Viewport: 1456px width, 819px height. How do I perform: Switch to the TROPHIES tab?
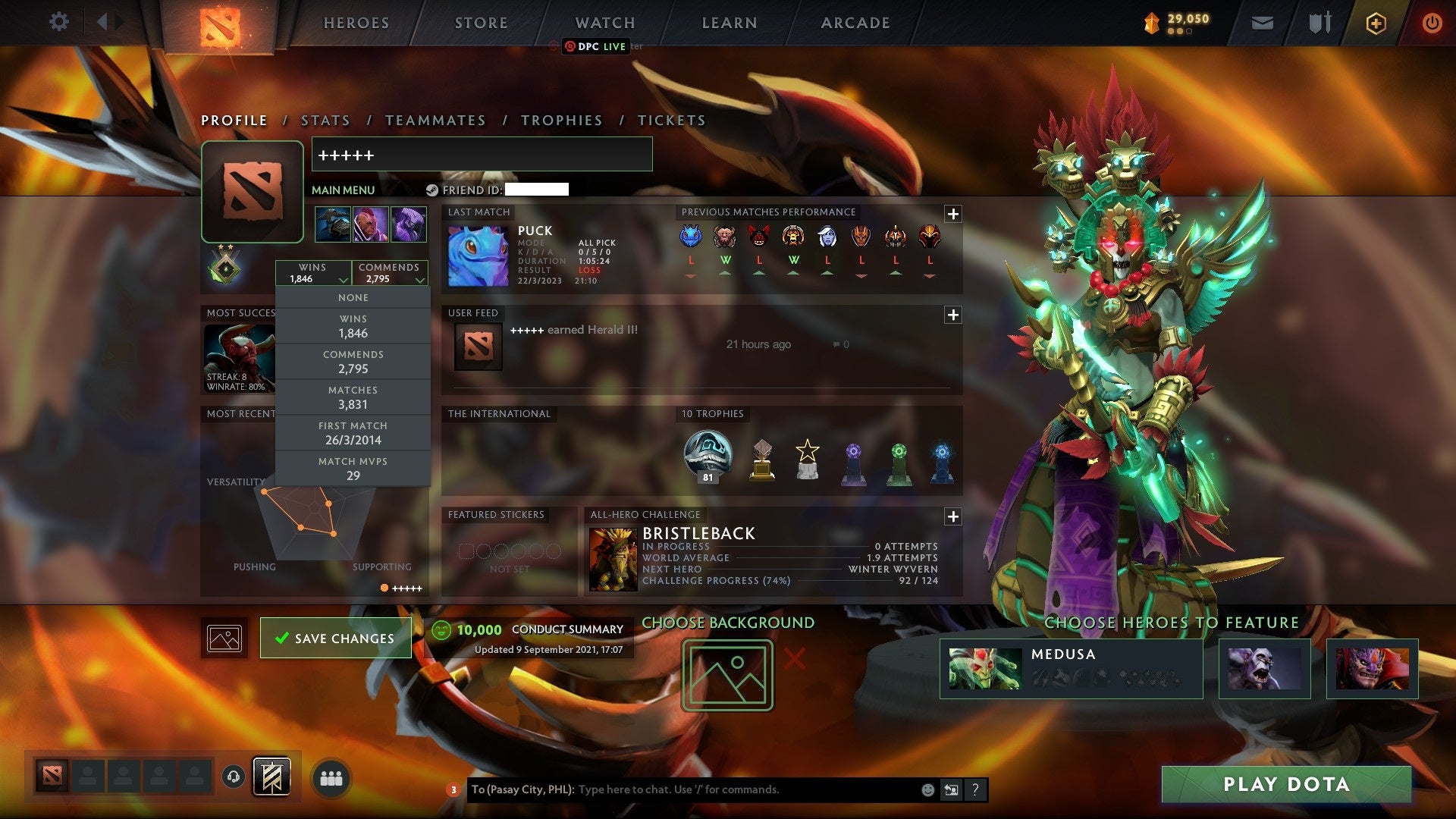[561, 120]
